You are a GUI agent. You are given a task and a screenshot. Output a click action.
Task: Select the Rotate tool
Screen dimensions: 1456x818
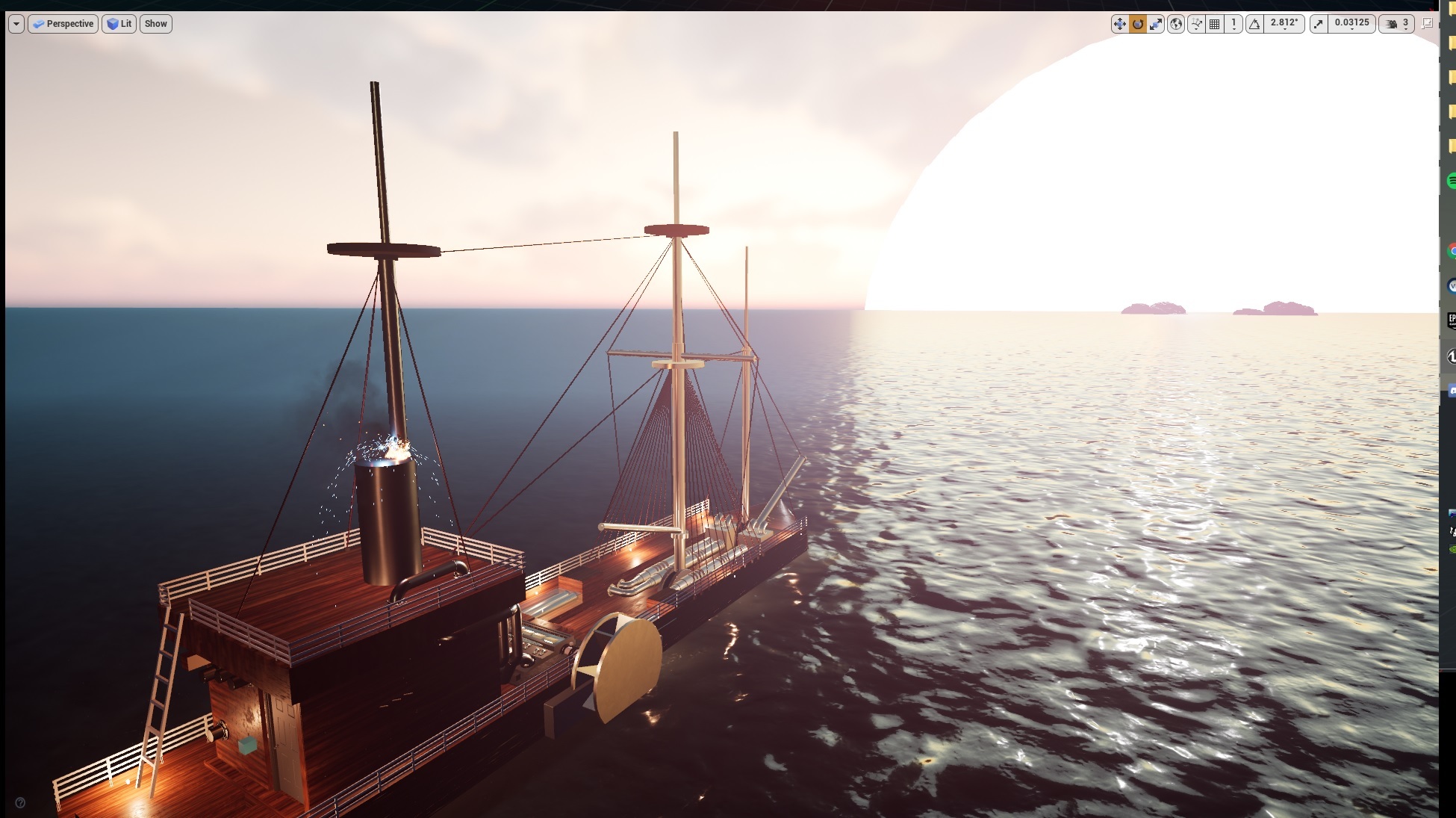pyautogui.click(x=1138, y=24)
